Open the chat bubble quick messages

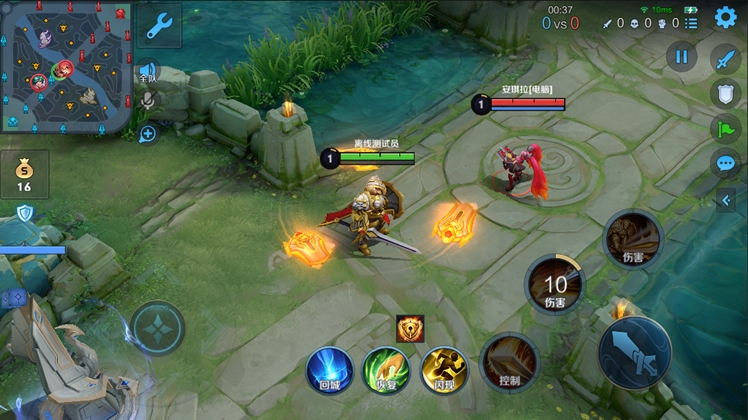pos(725,164)
